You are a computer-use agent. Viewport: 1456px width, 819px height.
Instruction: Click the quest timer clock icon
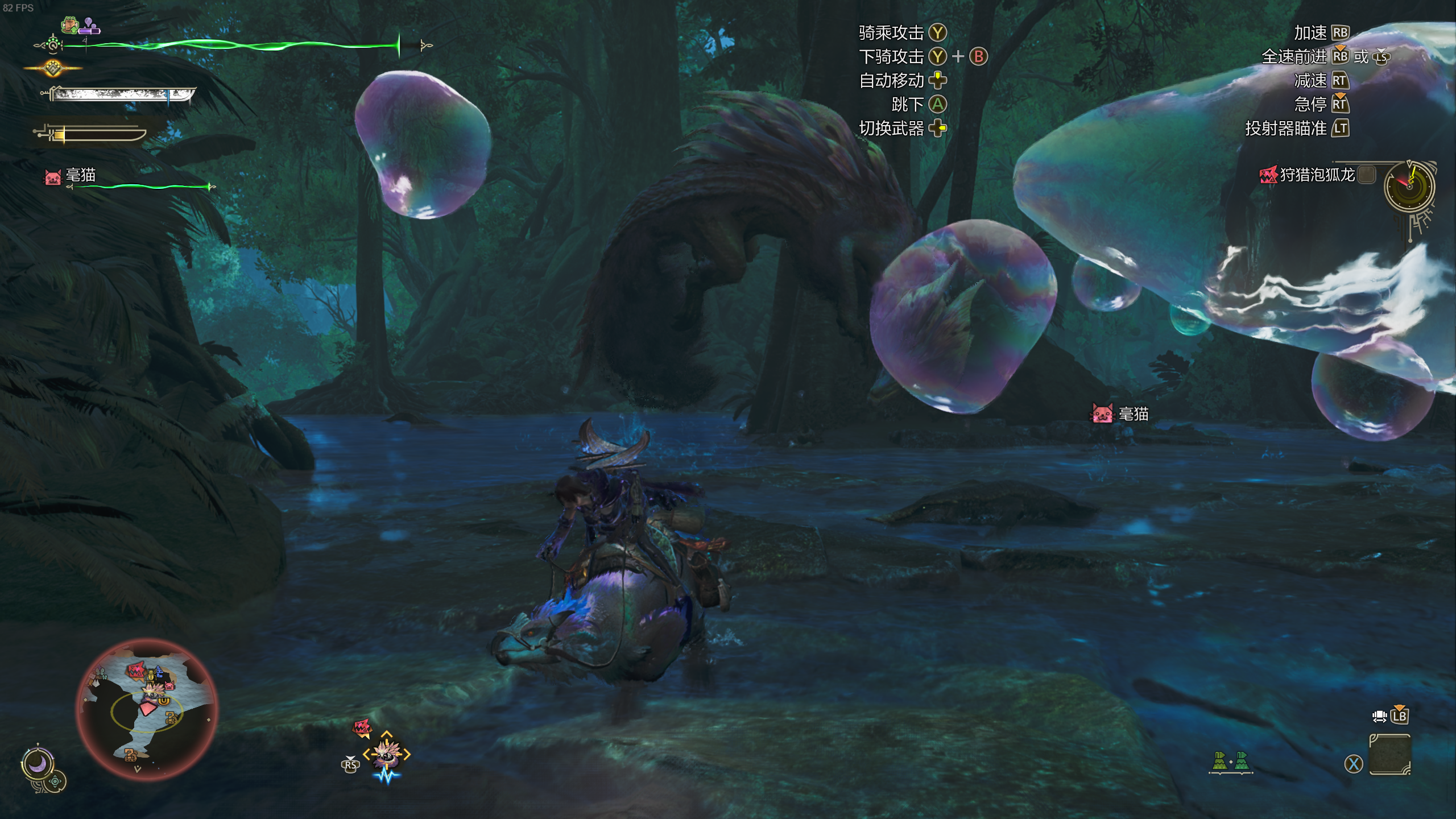(1409, 186)
